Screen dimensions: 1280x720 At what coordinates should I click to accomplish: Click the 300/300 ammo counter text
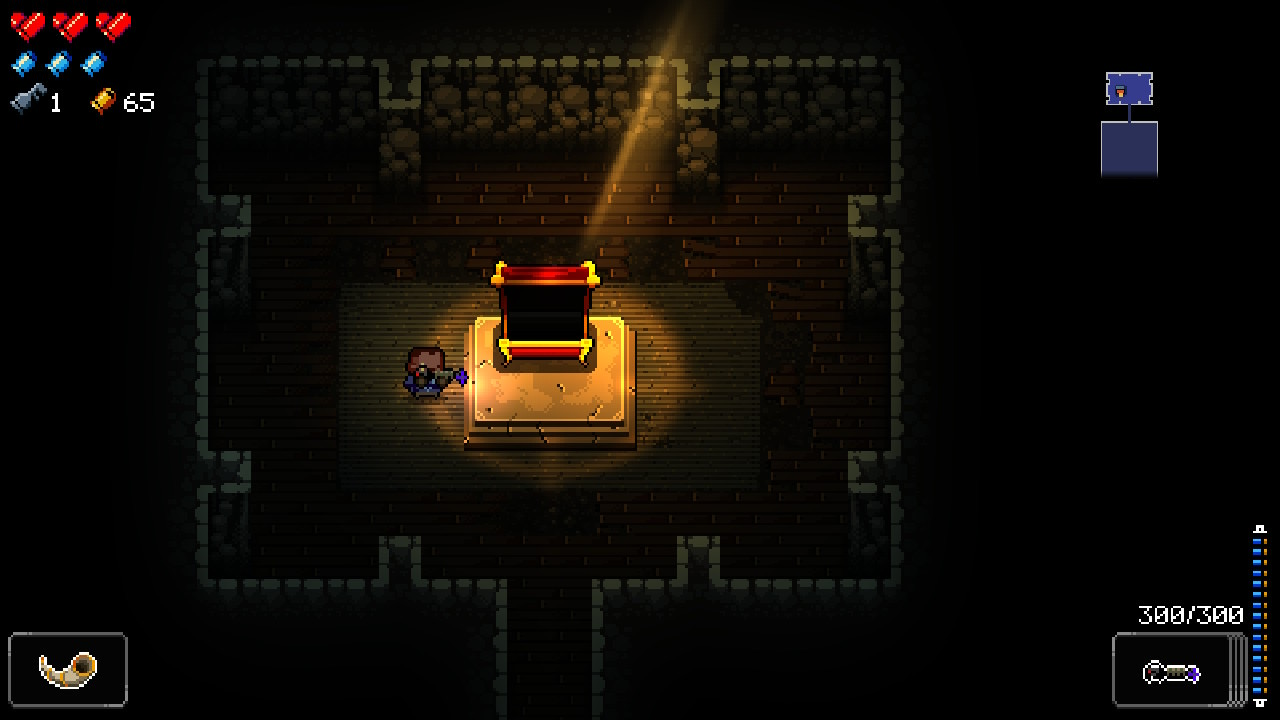(1190, 615)
